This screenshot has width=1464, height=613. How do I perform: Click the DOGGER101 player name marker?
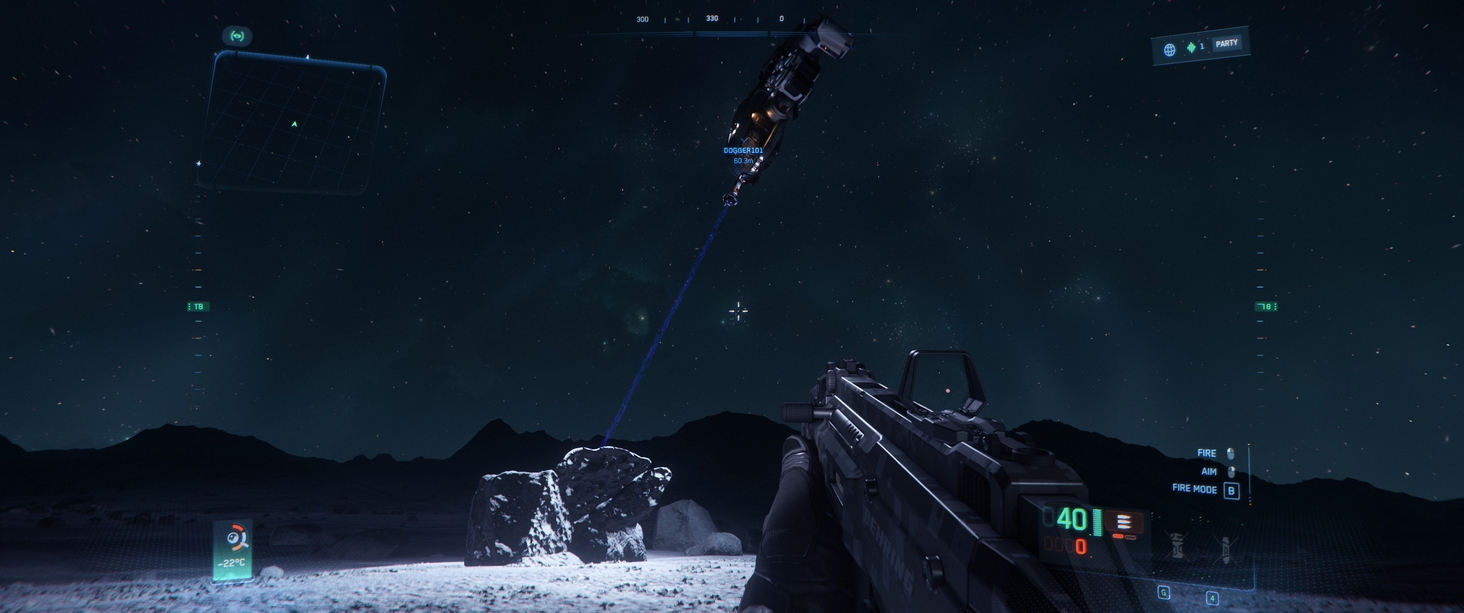(743, 151)
